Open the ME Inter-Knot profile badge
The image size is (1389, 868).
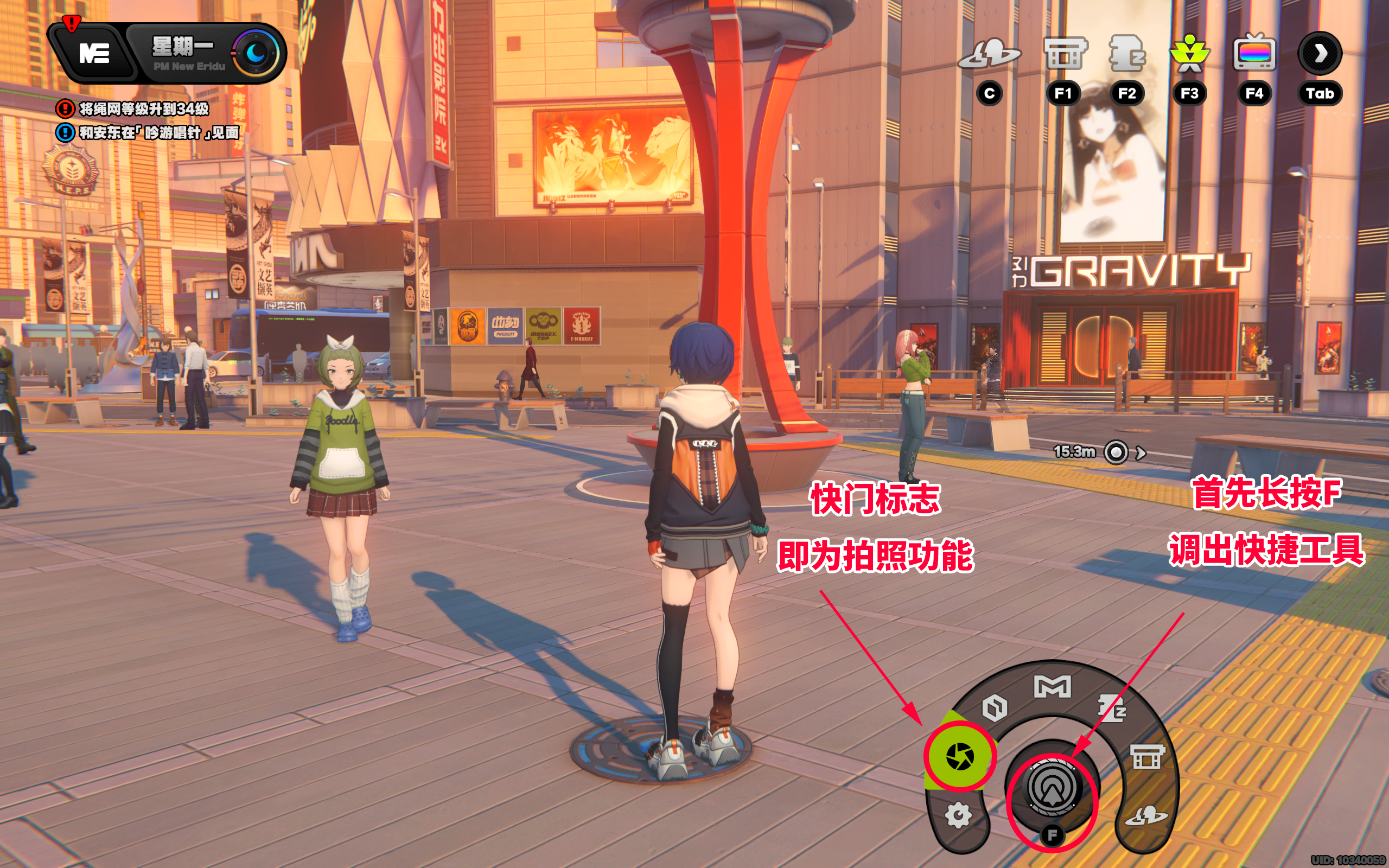tap(93, 54)
